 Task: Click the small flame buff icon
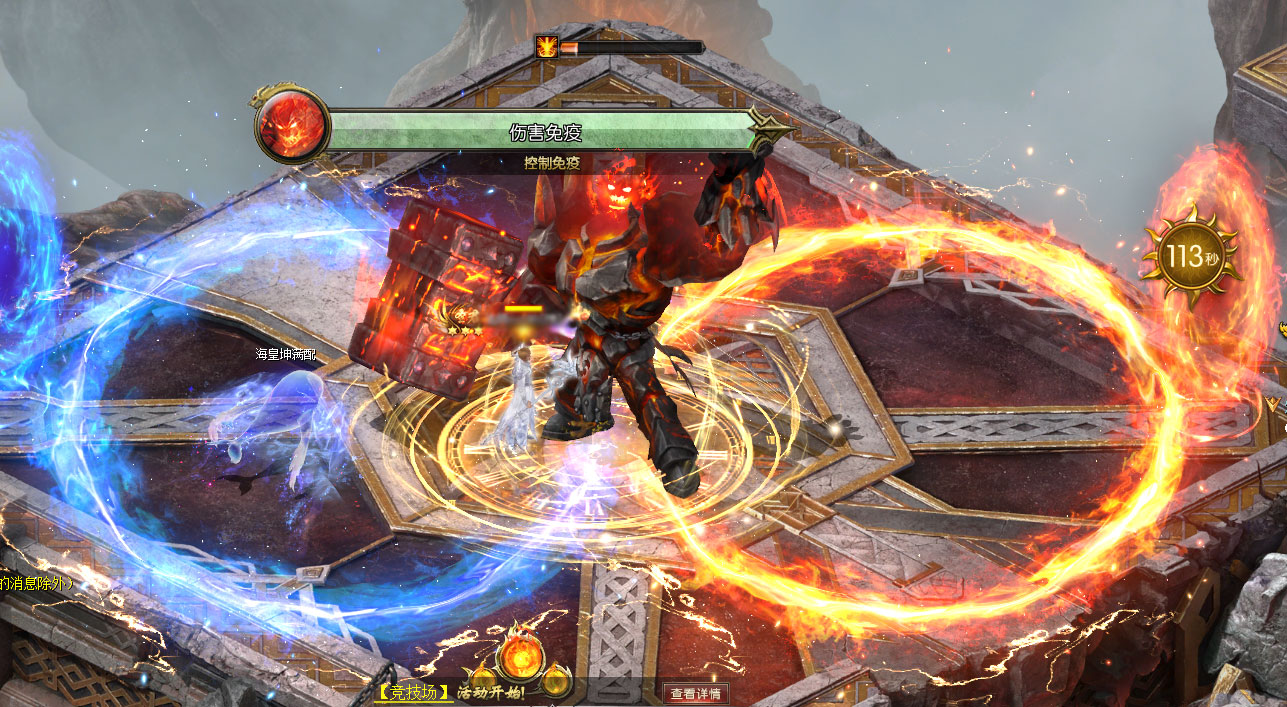click(x=547, y=46)
